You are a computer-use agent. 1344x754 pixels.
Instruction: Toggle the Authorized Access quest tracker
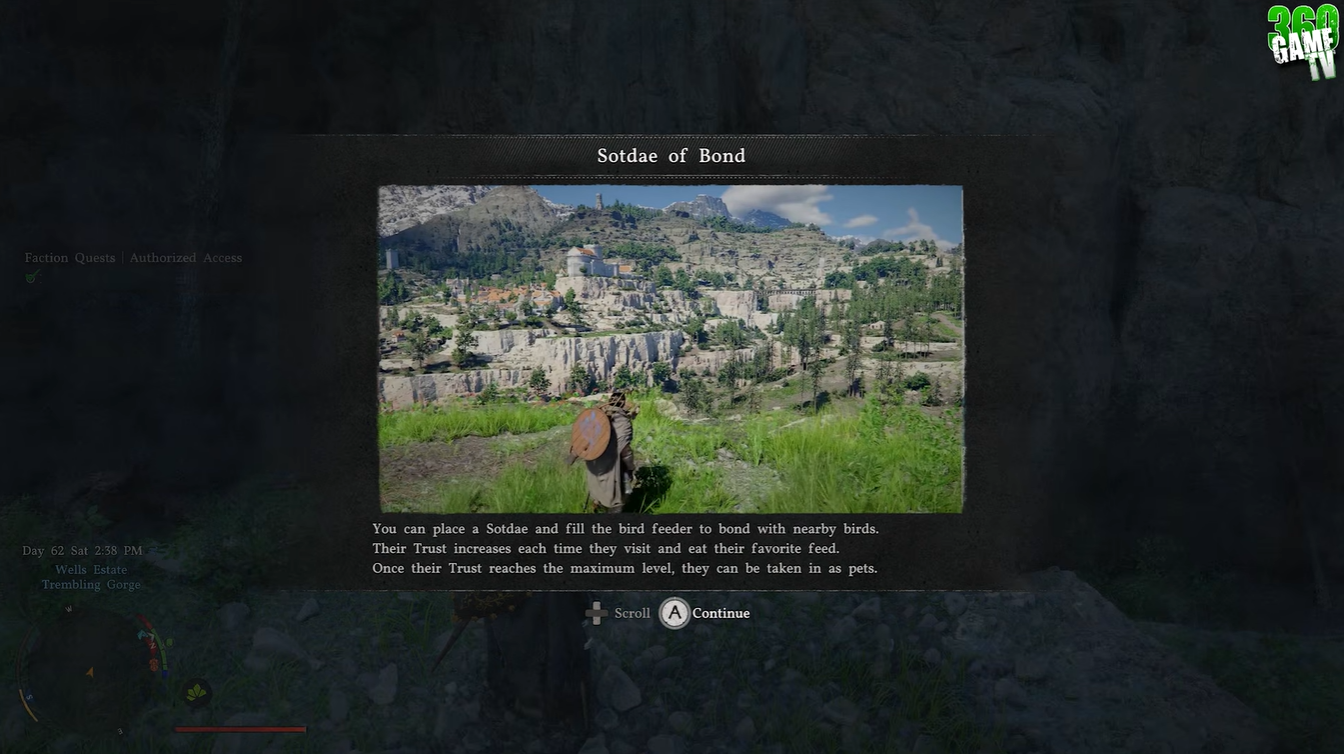pos(185,257)
